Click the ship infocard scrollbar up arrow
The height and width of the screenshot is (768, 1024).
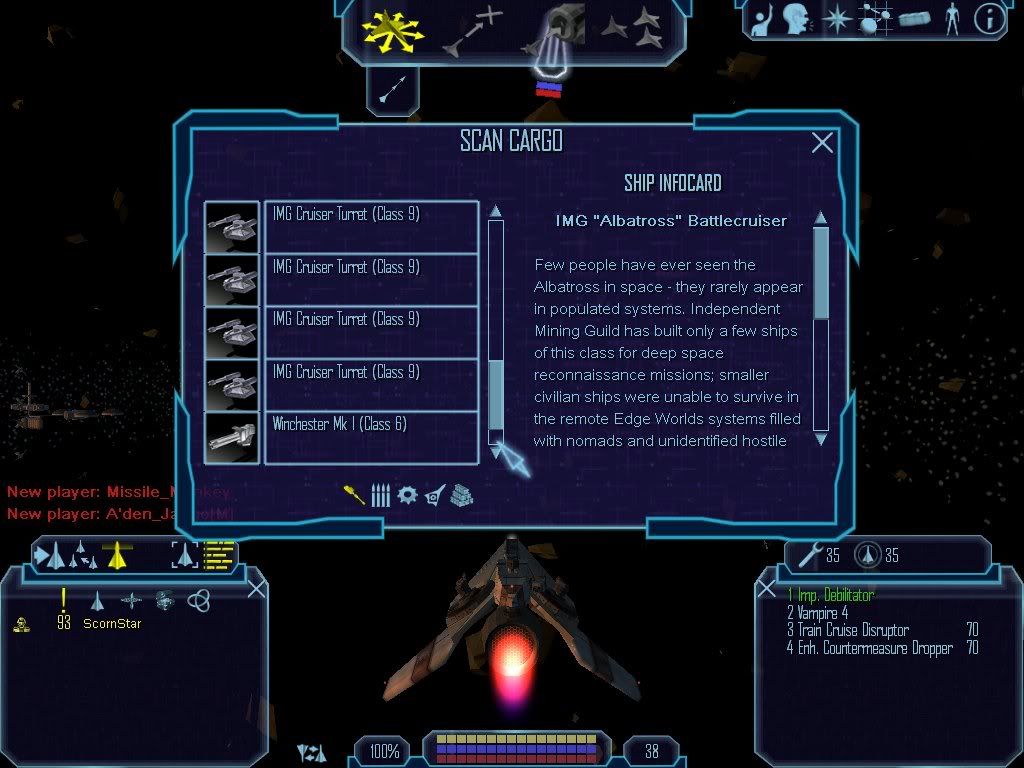tap(821, 218)
